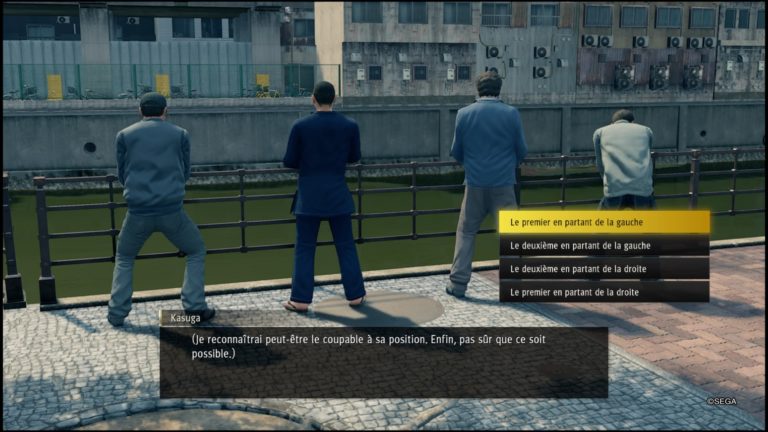Image resolution: width=768 pixels, height=432 pixels.
Task: Select "Le deuxième en partant de la gauche"
Action: tap(604, 245)
